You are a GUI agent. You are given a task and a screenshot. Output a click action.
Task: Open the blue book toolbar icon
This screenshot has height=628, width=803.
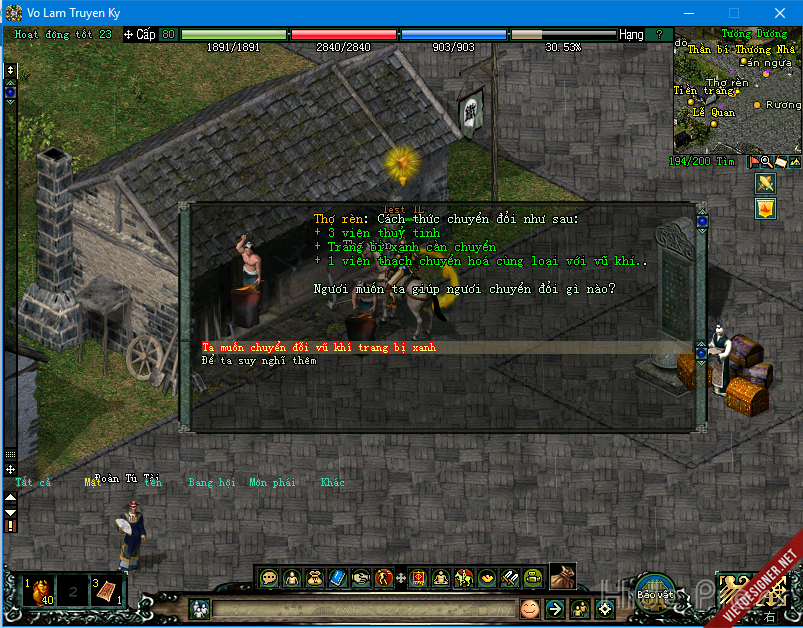tap(337, 577)
